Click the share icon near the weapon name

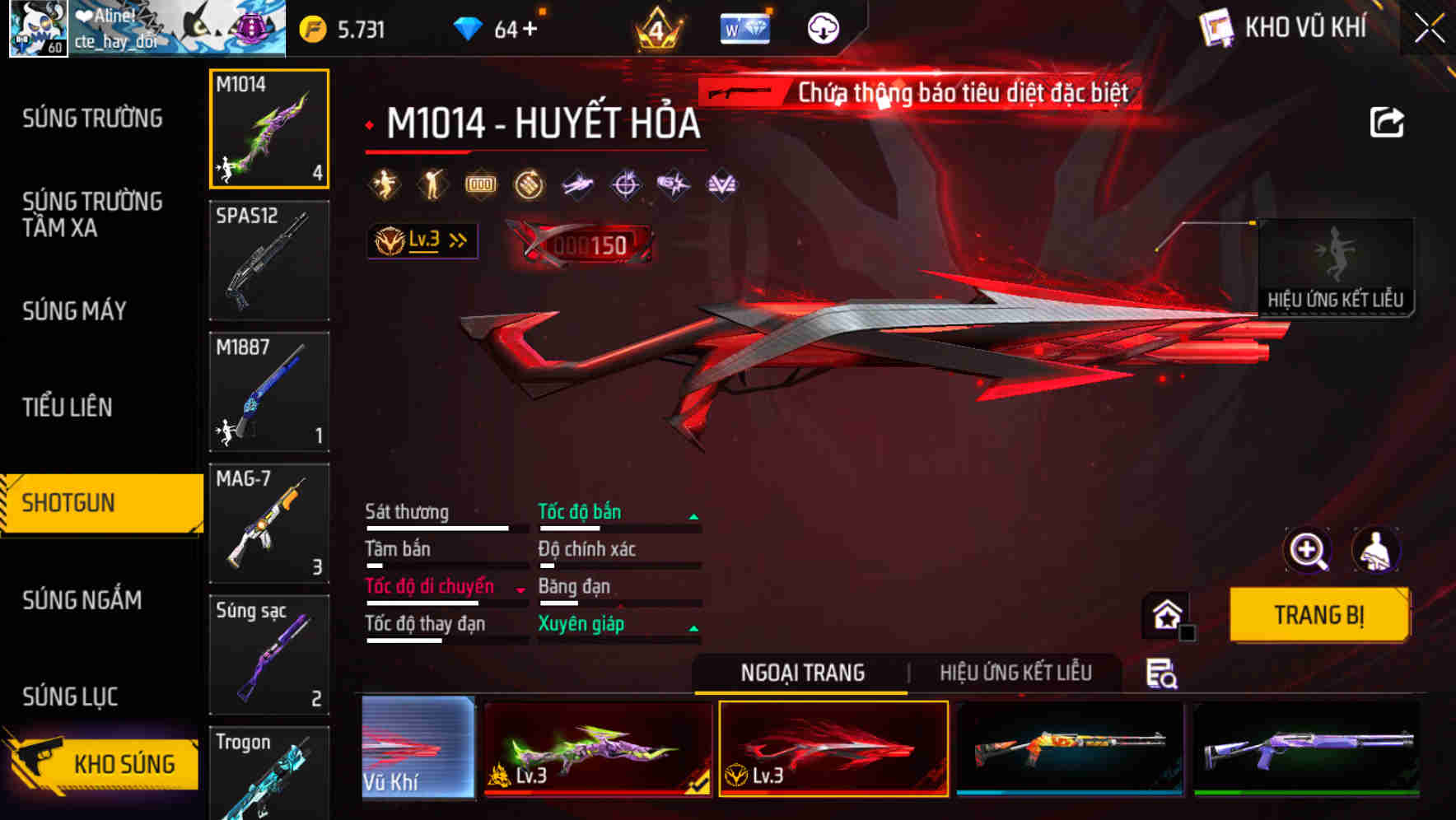click(1387, 122)
